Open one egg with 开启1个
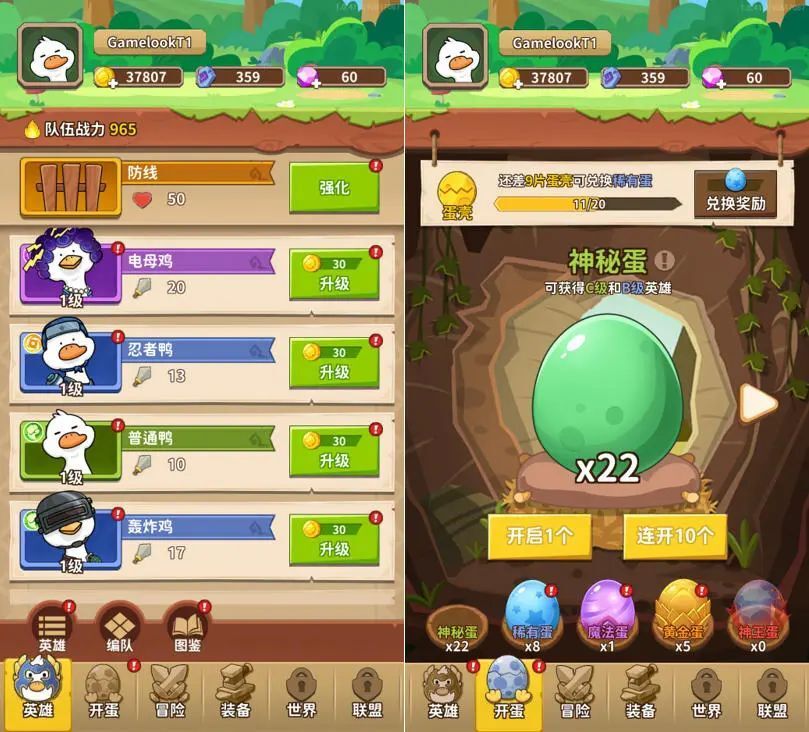The image size is (809, 732). click(x=540, y=536)
